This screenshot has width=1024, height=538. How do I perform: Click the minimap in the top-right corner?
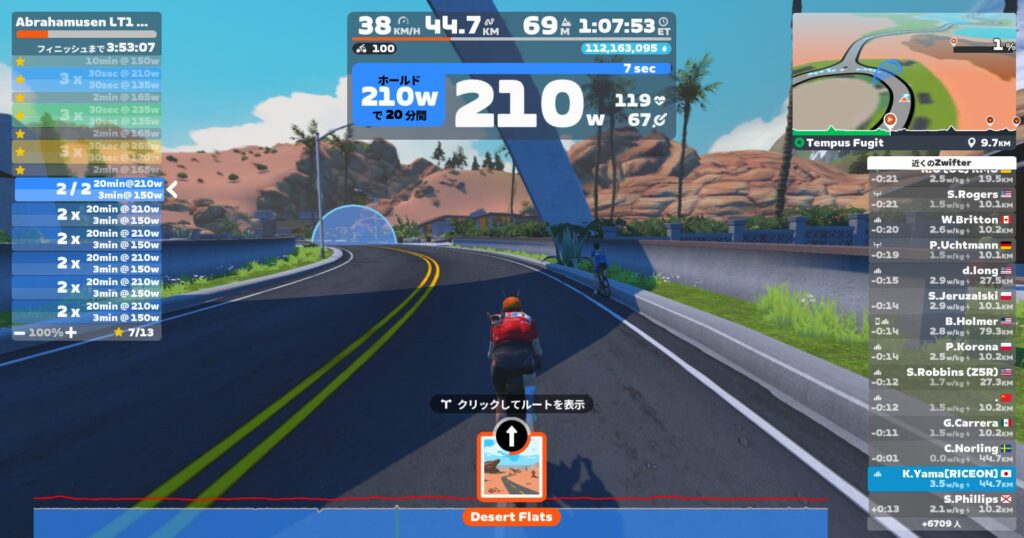click(903, 73)
